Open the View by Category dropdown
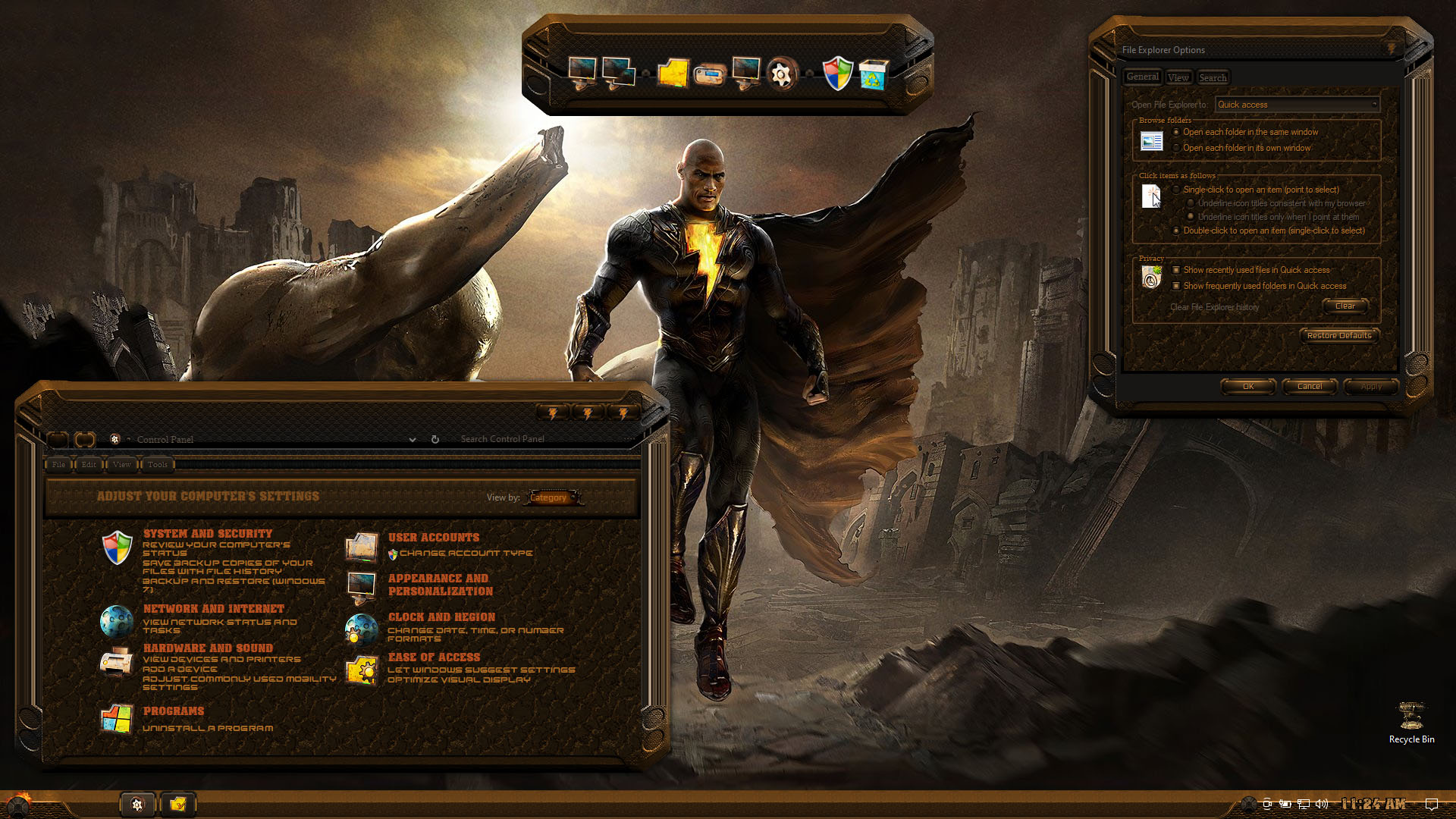Image resolution: width=1456 pixels, height=819 pixels. coord(553,497)
